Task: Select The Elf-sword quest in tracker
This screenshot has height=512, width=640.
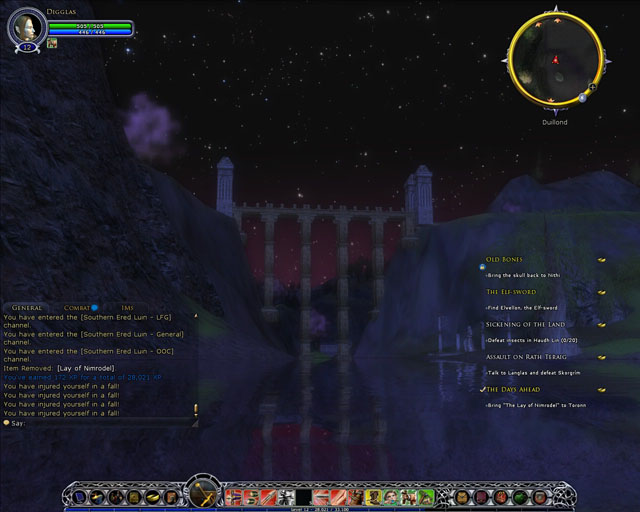Action: point(511,292)
